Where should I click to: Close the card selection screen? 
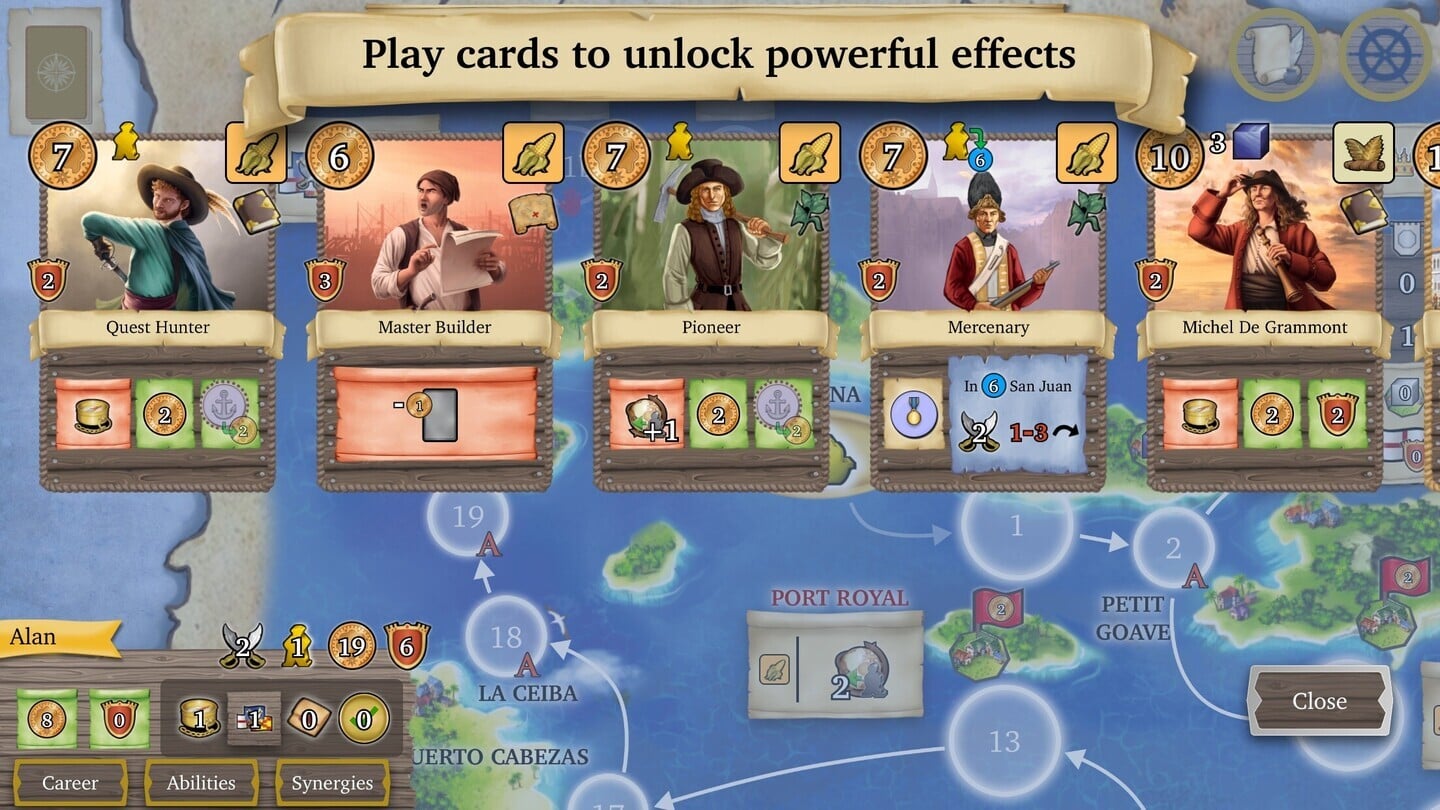click(x=1320, y=701)
